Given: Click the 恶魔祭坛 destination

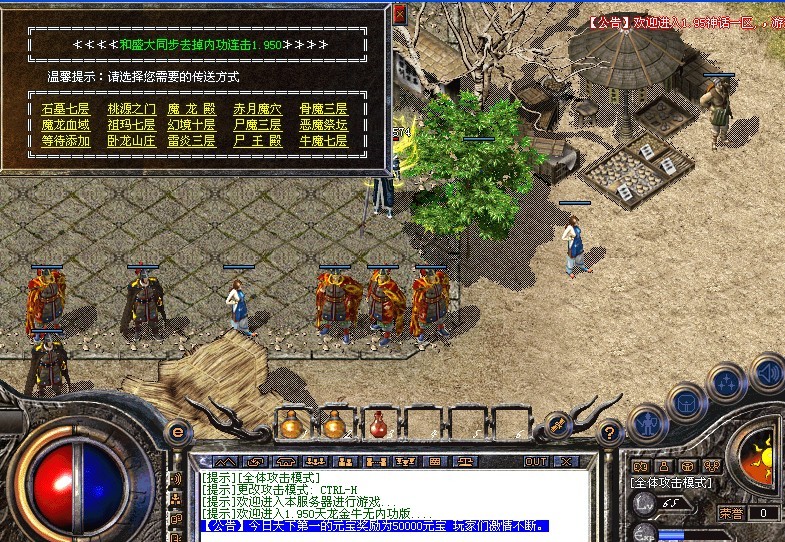Looking at the screenshot, I should (x=323, y=124).
